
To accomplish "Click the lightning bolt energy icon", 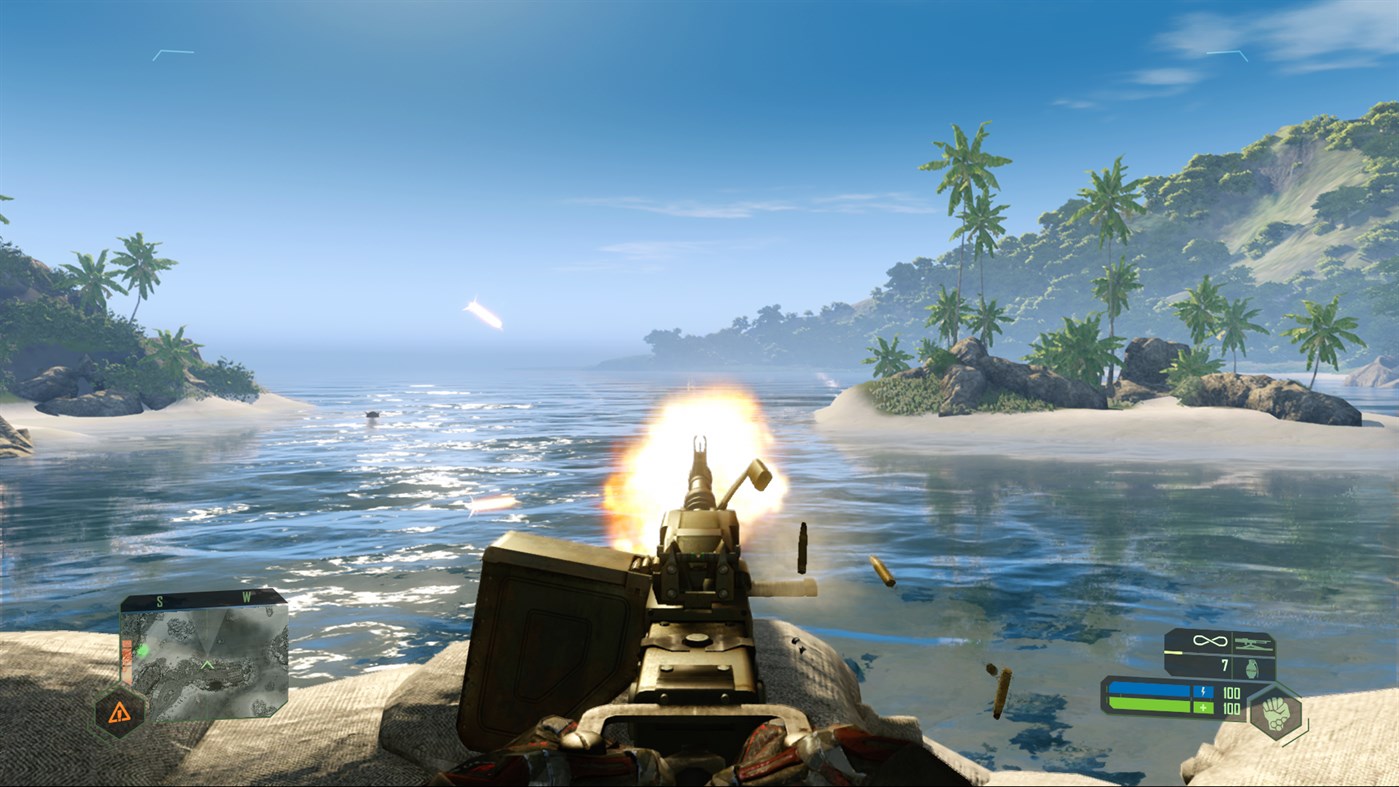I will [1203, 691].
